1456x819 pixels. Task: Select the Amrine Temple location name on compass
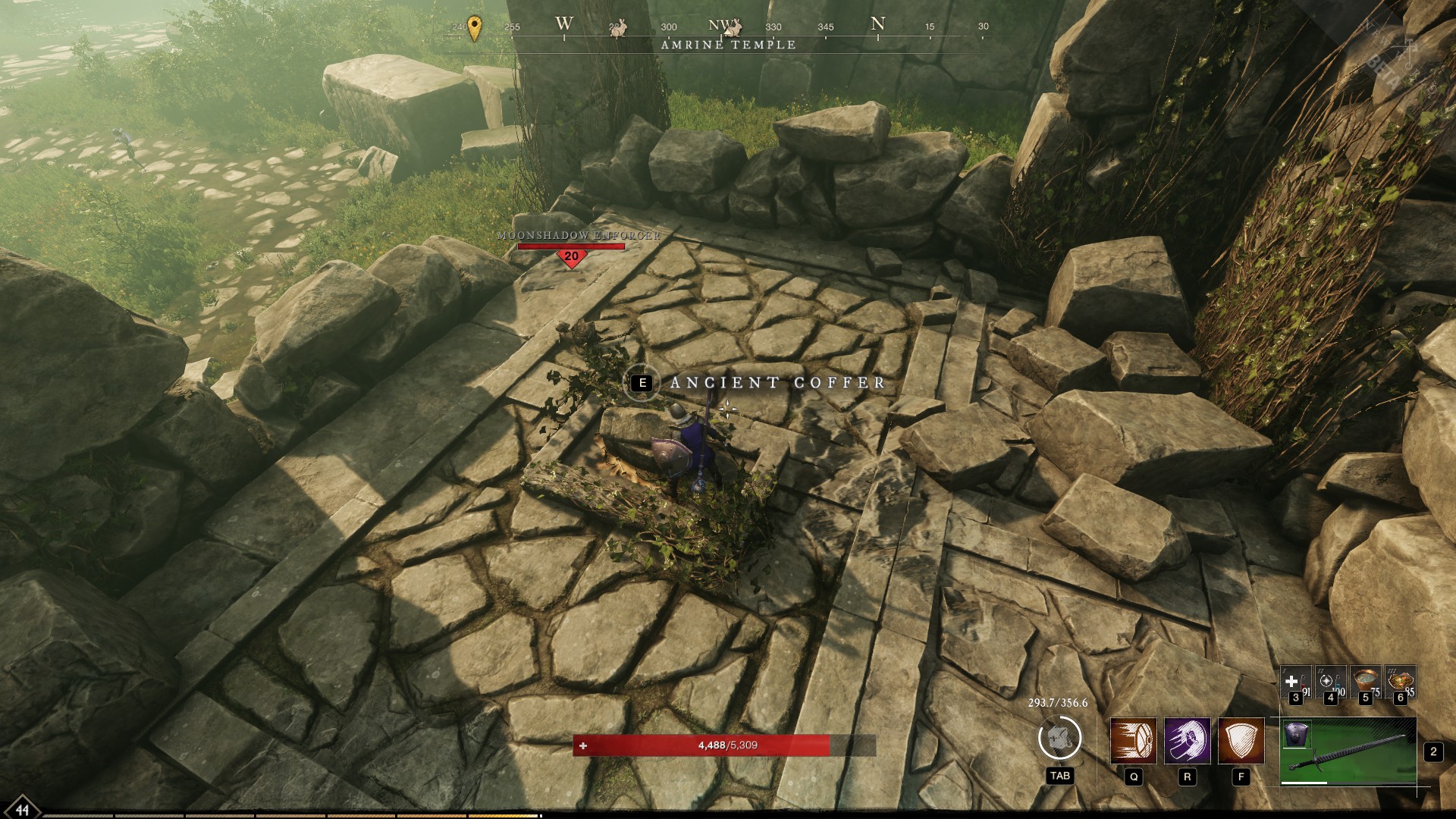click(728, 45)
